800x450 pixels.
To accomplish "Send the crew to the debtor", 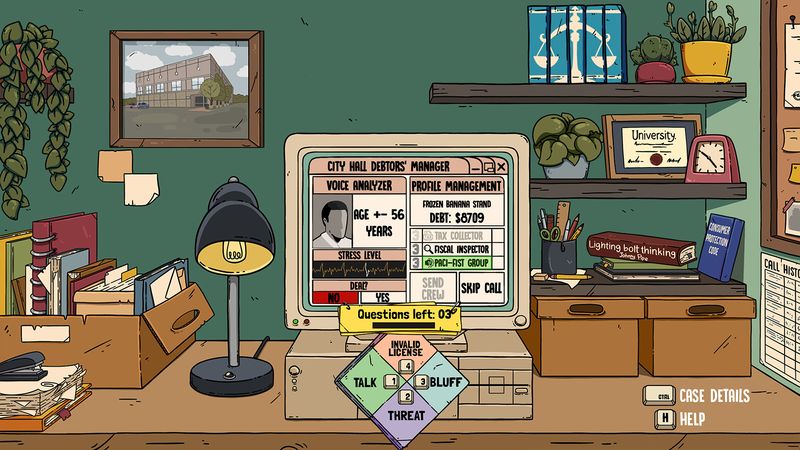I will tap(433, 288).
